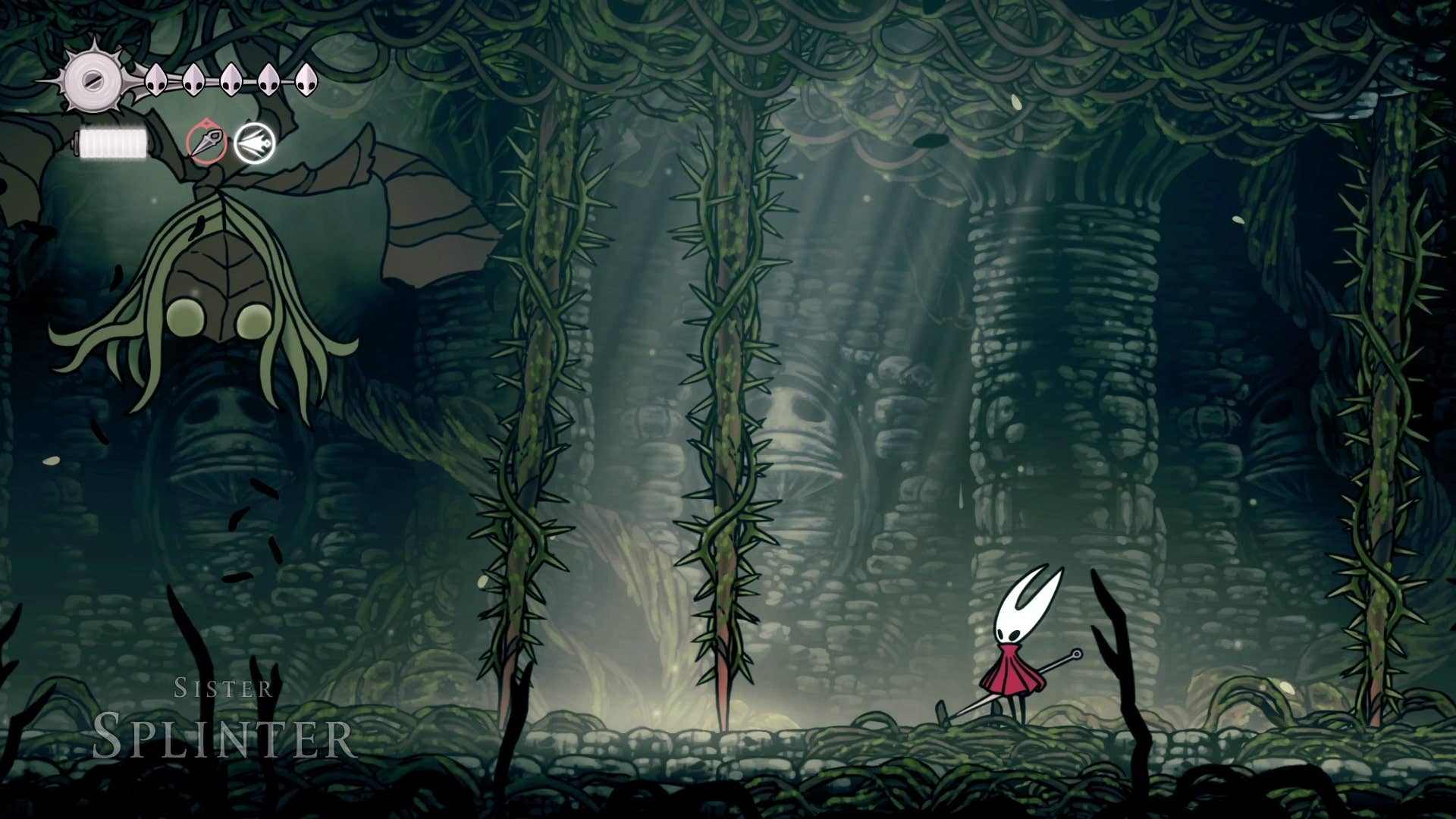Click the fourth health mask pin

tap(268, 80)
